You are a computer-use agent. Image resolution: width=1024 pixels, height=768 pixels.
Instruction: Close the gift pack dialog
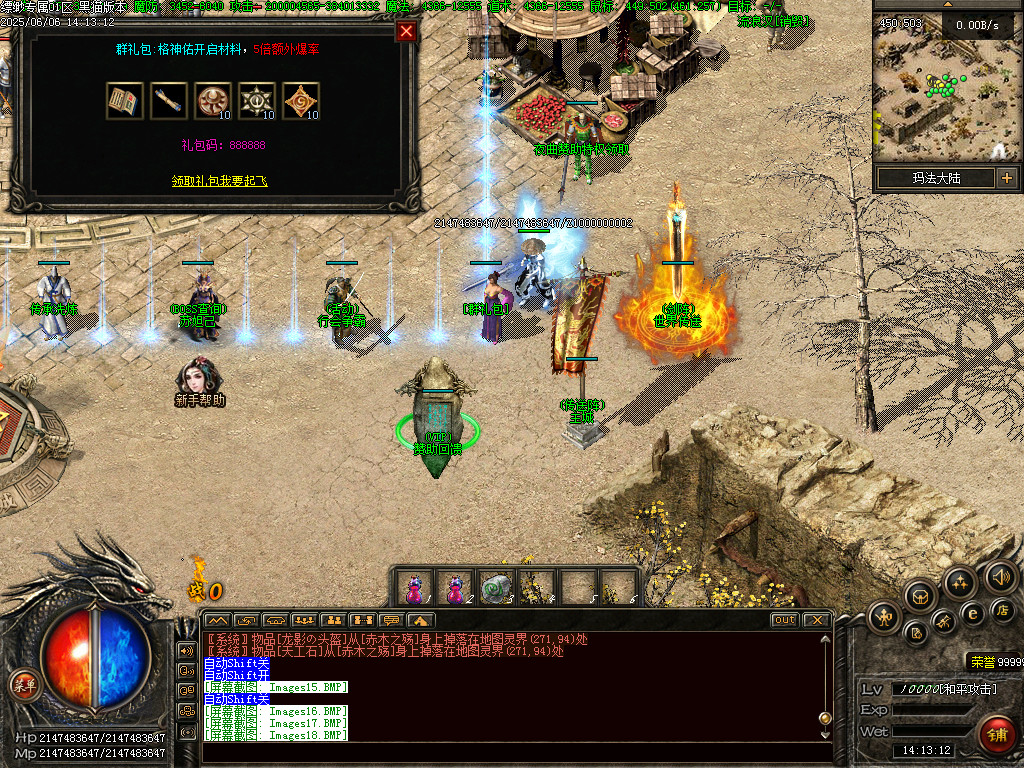(x=406, y=31)
